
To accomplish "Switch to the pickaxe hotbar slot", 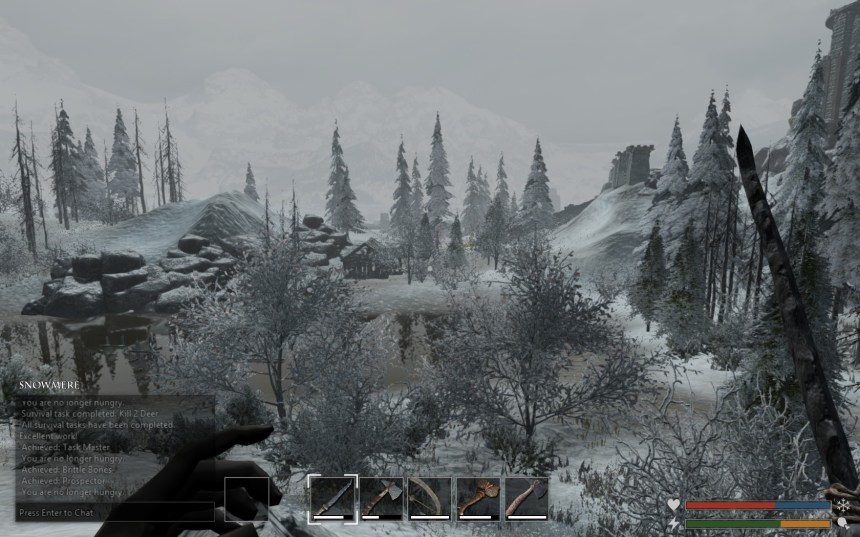I will tap(526, 497).
